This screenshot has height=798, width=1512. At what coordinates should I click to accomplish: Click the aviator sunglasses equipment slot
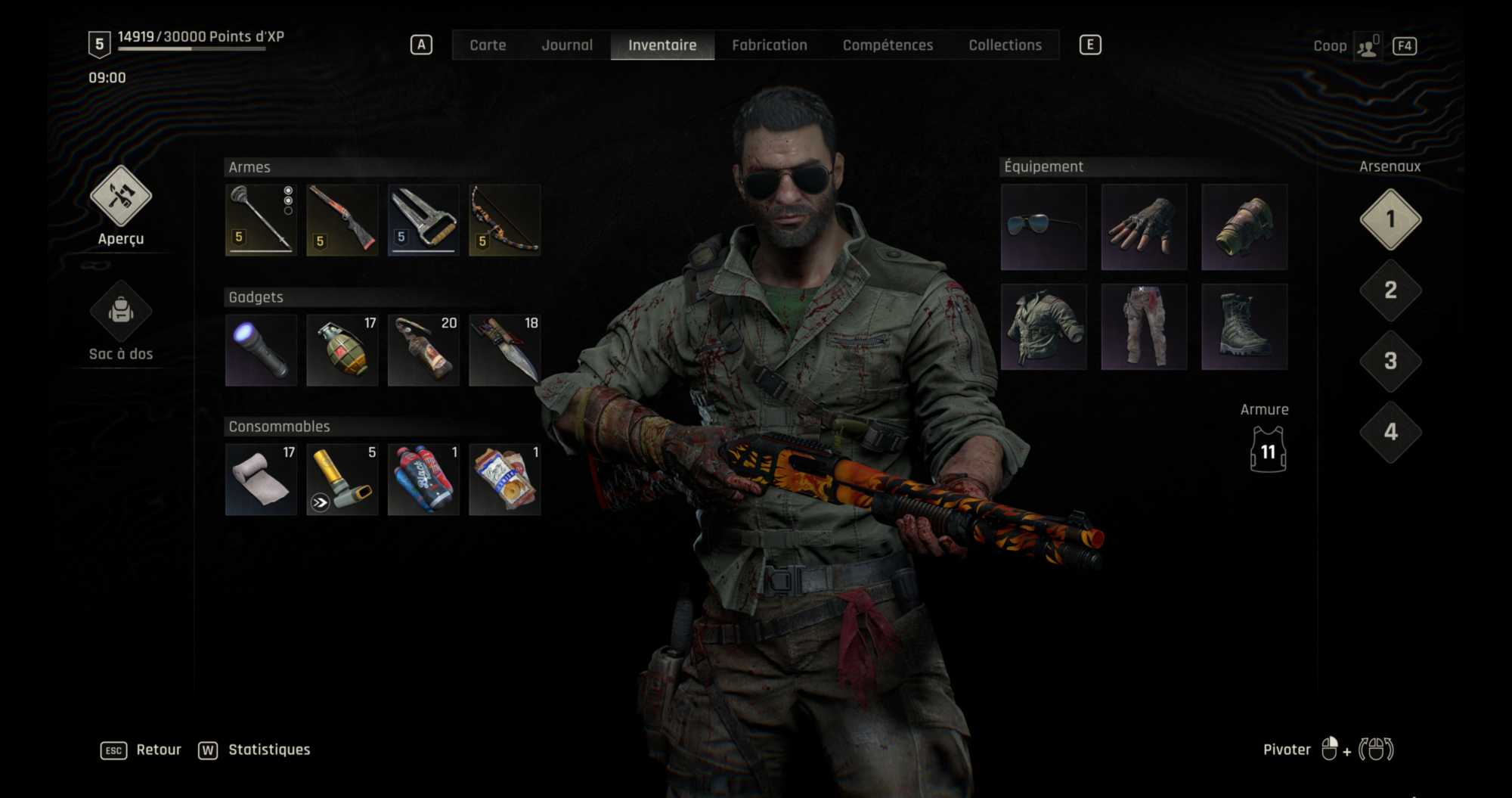[1043, 227]
